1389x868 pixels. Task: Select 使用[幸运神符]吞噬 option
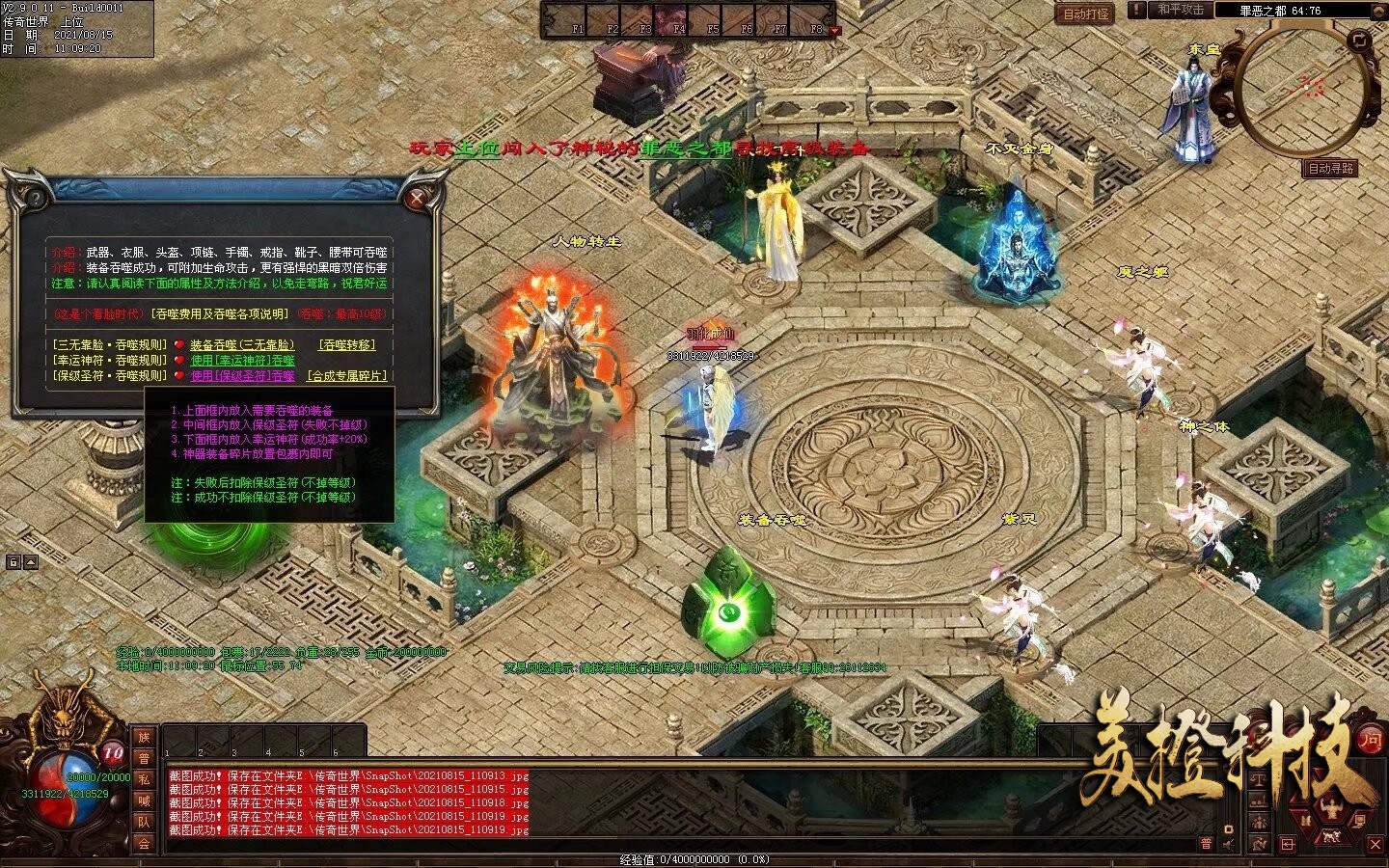(x=242, y=360)
